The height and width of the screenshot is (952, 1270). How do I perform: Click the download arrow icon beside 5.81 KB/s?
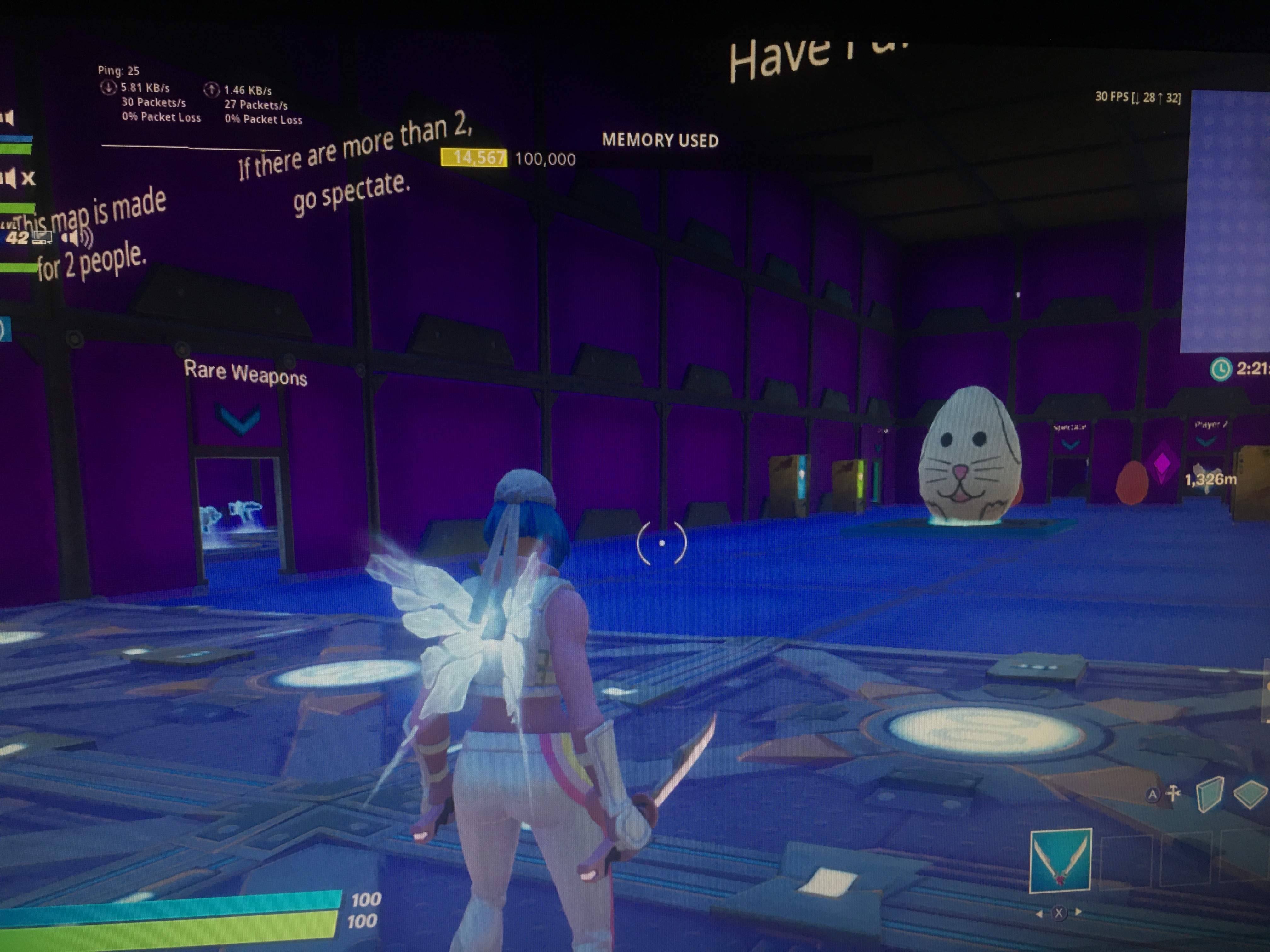(x=109, y=89)
